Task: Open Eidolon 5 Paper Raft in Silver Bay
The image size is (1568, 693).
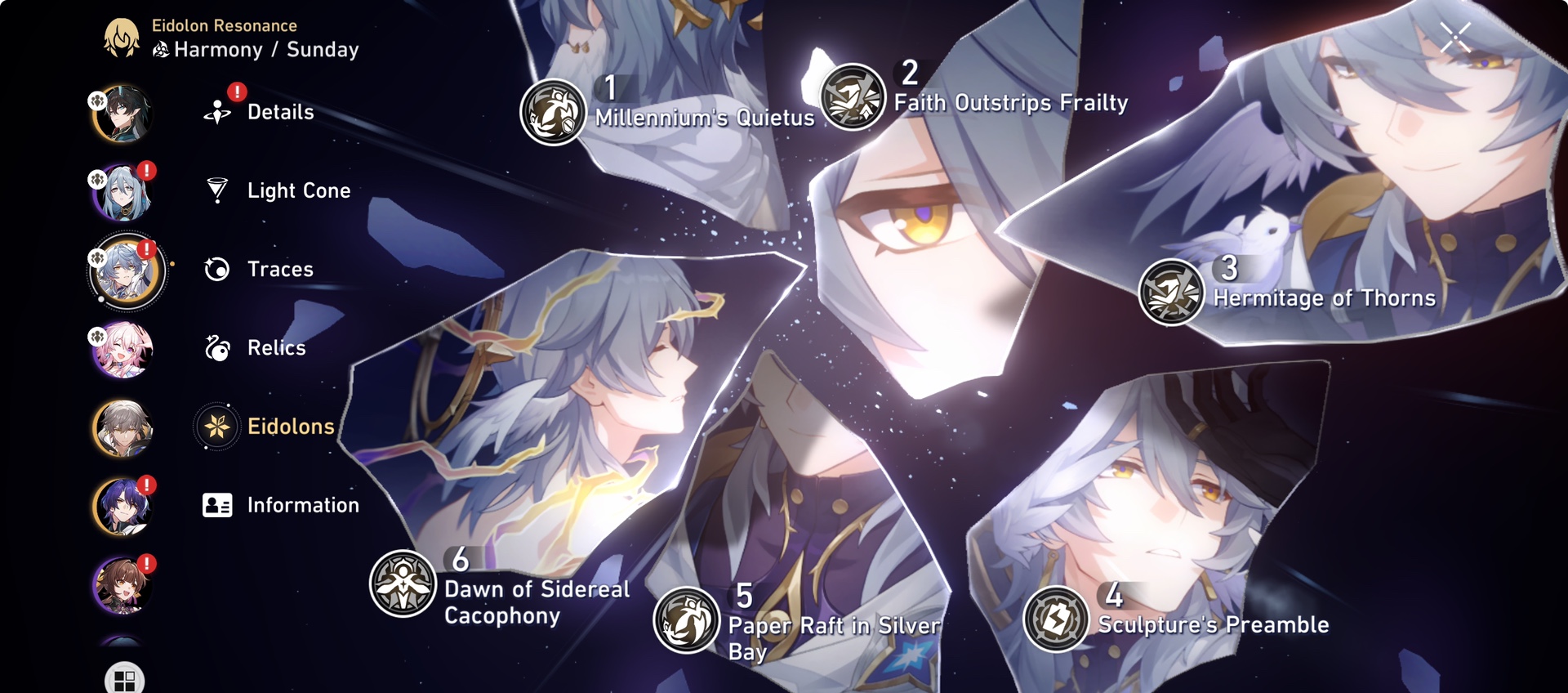Action: 686,619
